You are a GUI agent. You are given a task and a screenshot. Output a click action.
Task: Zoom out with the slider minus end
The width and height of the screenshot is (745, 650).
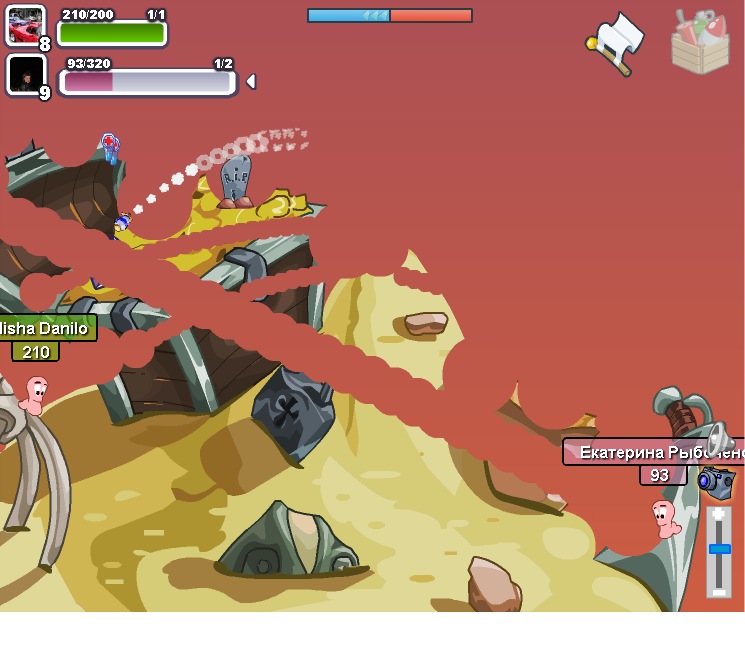click(x=719, y=591)
